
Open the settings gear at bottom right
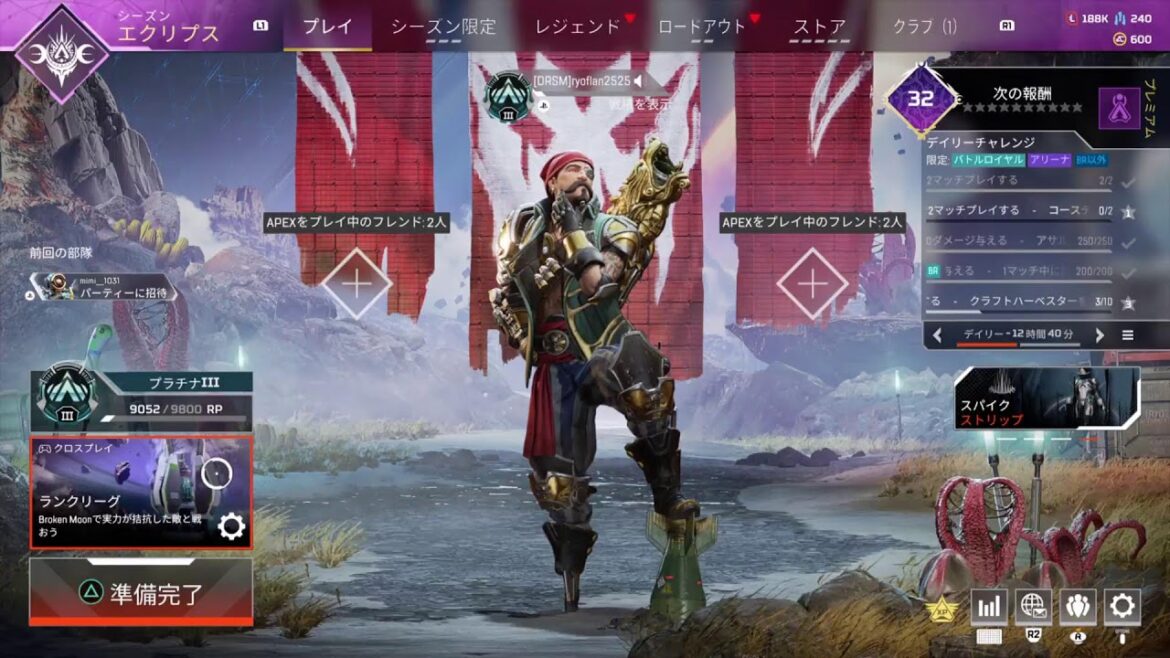1122,605
